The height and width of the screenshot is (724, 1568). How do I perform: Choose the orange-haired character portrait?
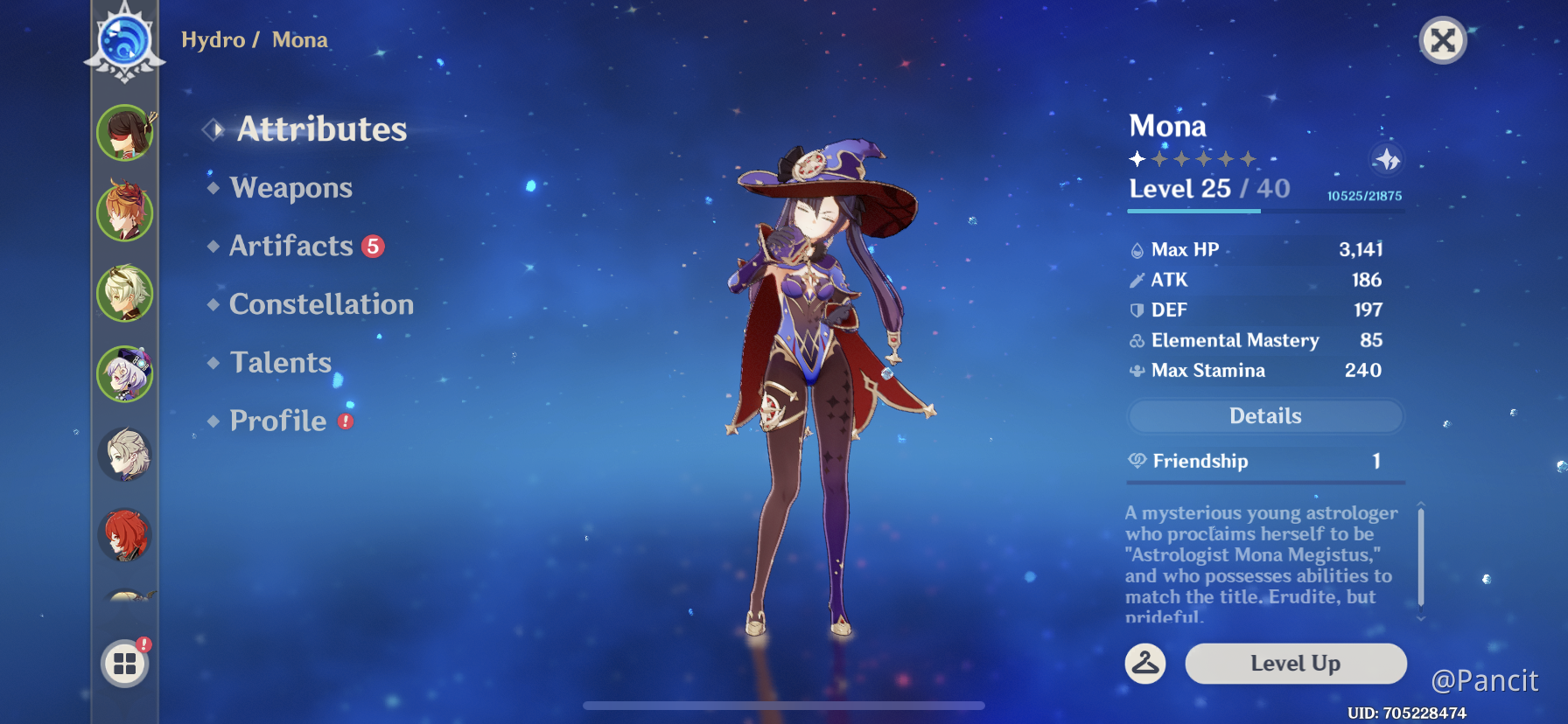[125, 212]
